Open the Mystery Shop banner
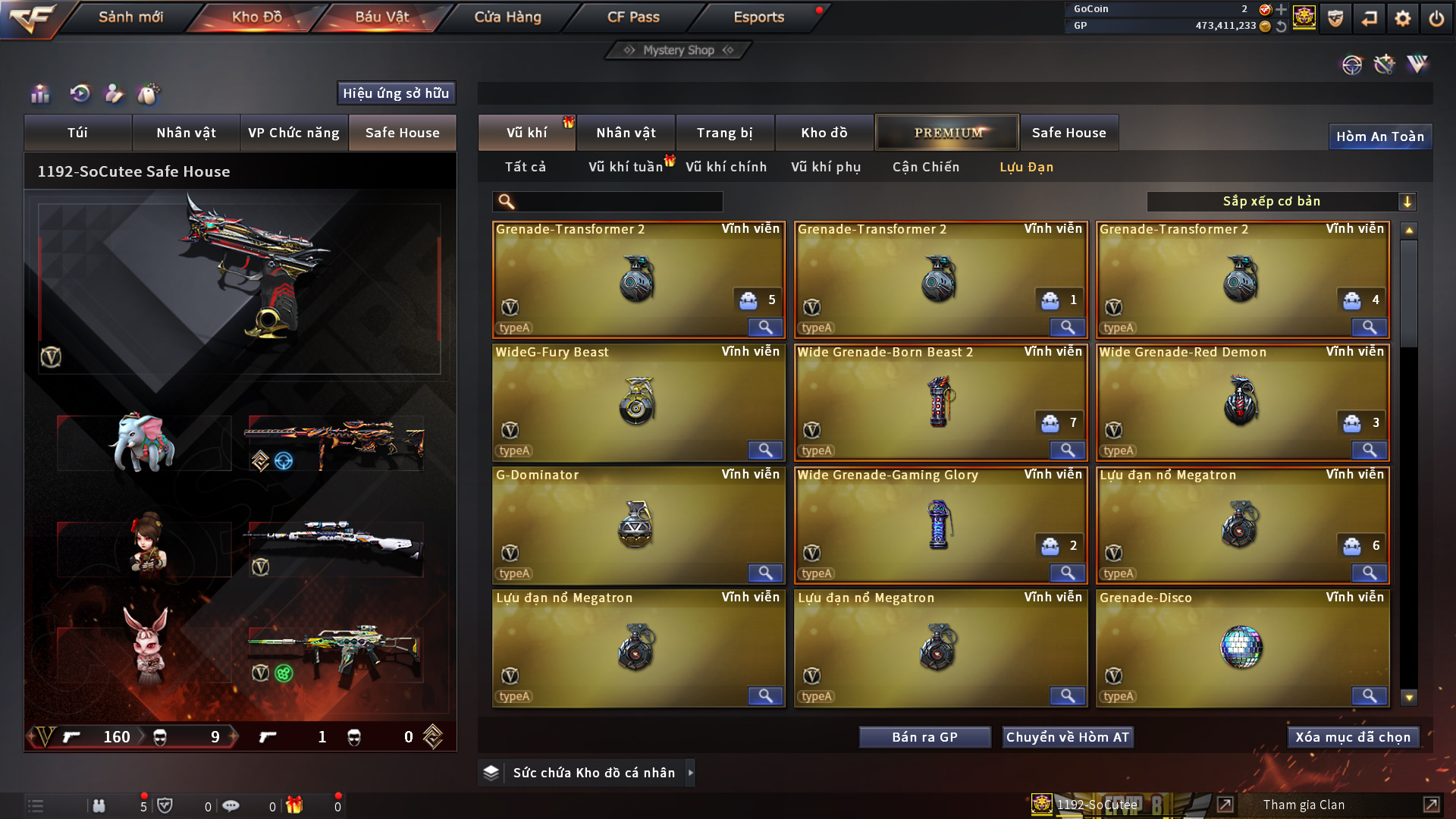Image resolution: width=1456 pixels, height=819 pixels. pyautogui.click(x=679, y=50)
